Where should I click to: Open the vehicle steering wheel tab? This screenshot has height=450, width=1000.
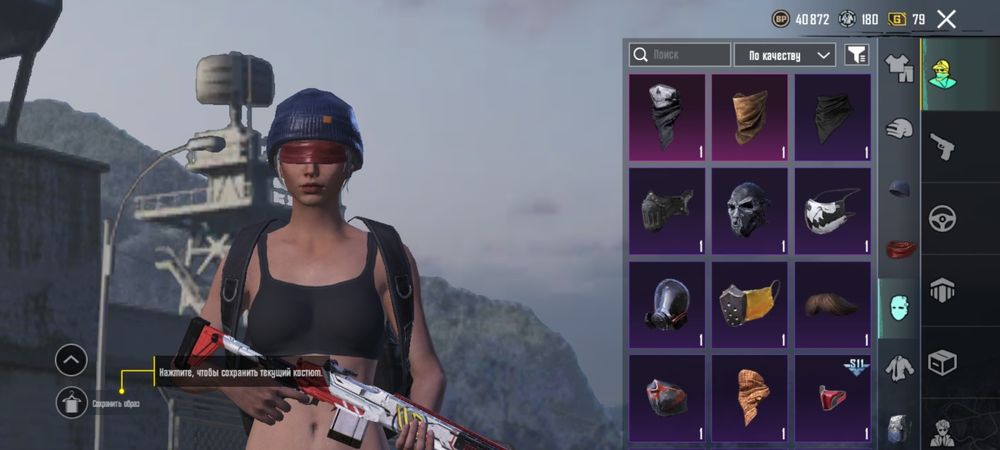[x=943, y=217]
